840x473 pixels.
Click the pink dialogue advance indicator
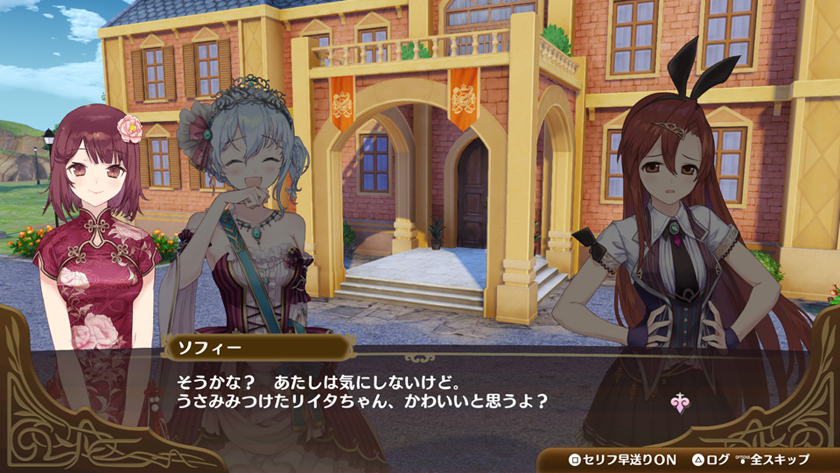(680, 404)
